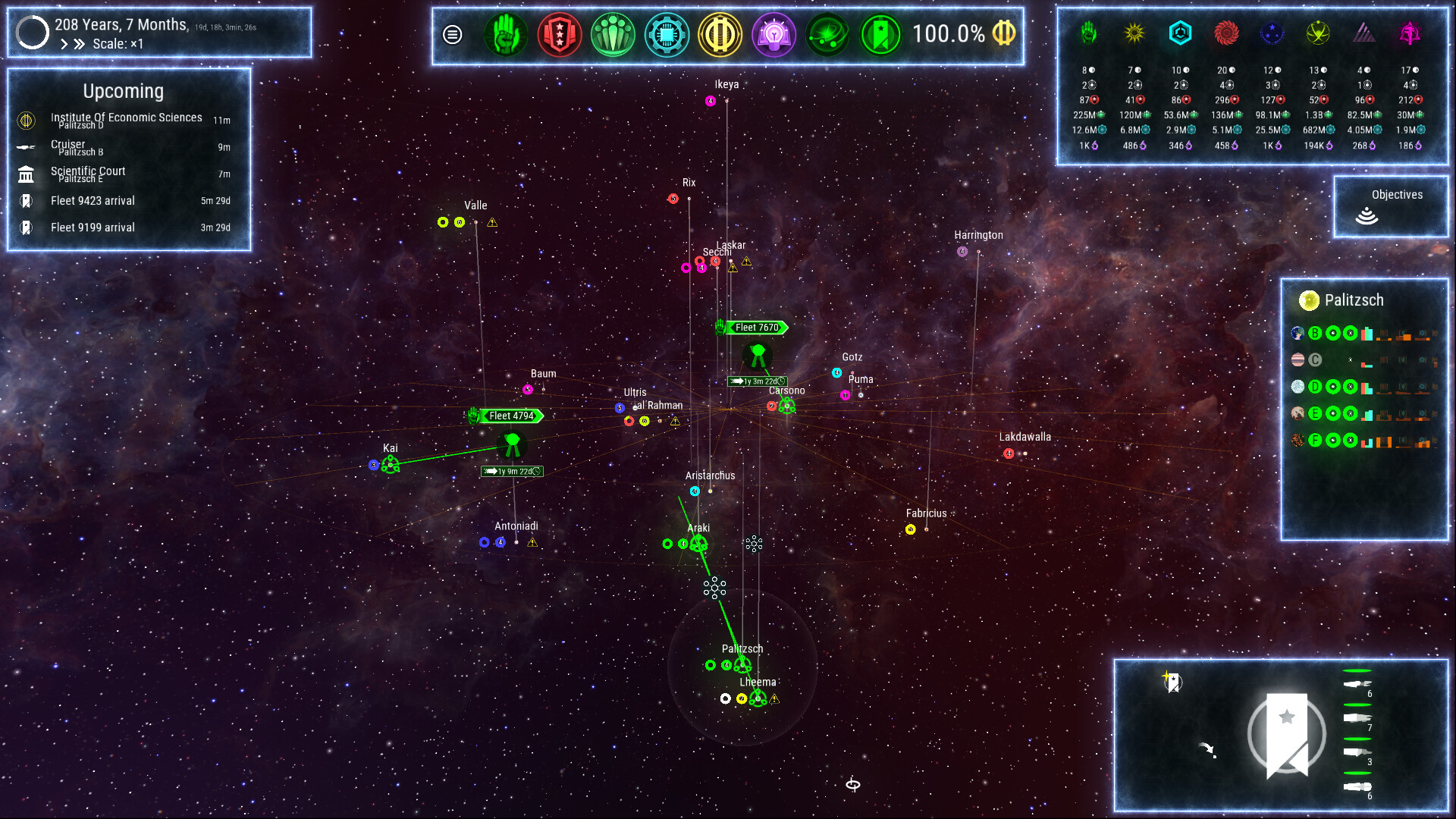Select planet F in the Palitzsch list
This screenshot has height=819, width=1456.
click(x=1315, y=441)
